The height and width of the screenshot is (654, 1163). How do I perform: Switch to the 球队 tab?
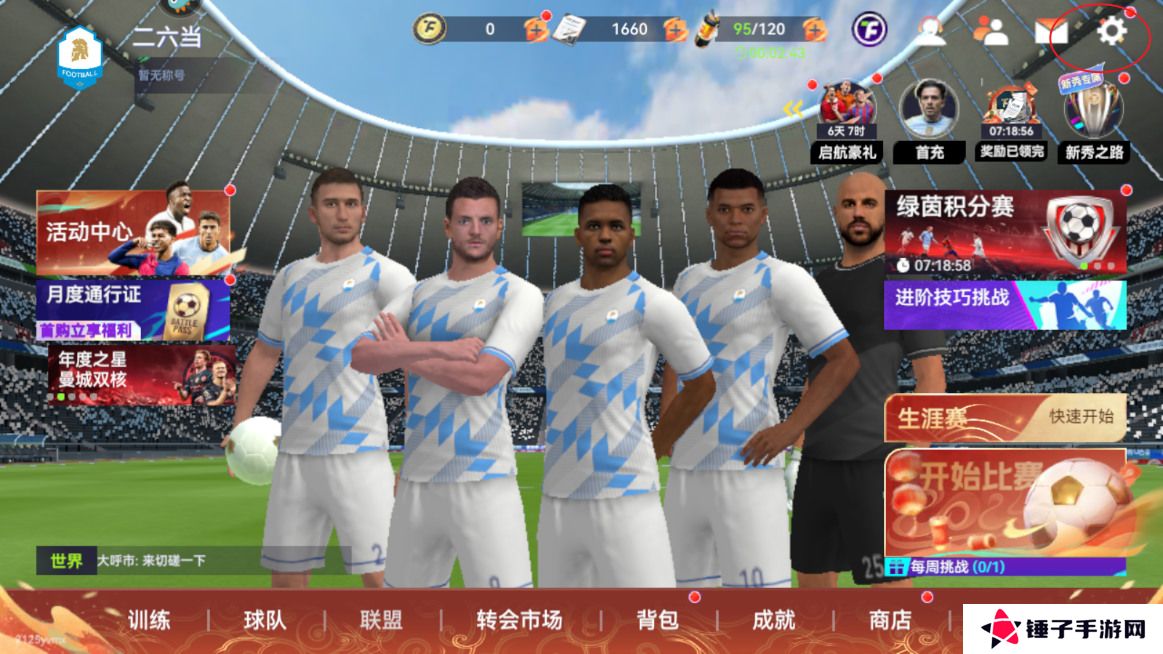[265, 620]
